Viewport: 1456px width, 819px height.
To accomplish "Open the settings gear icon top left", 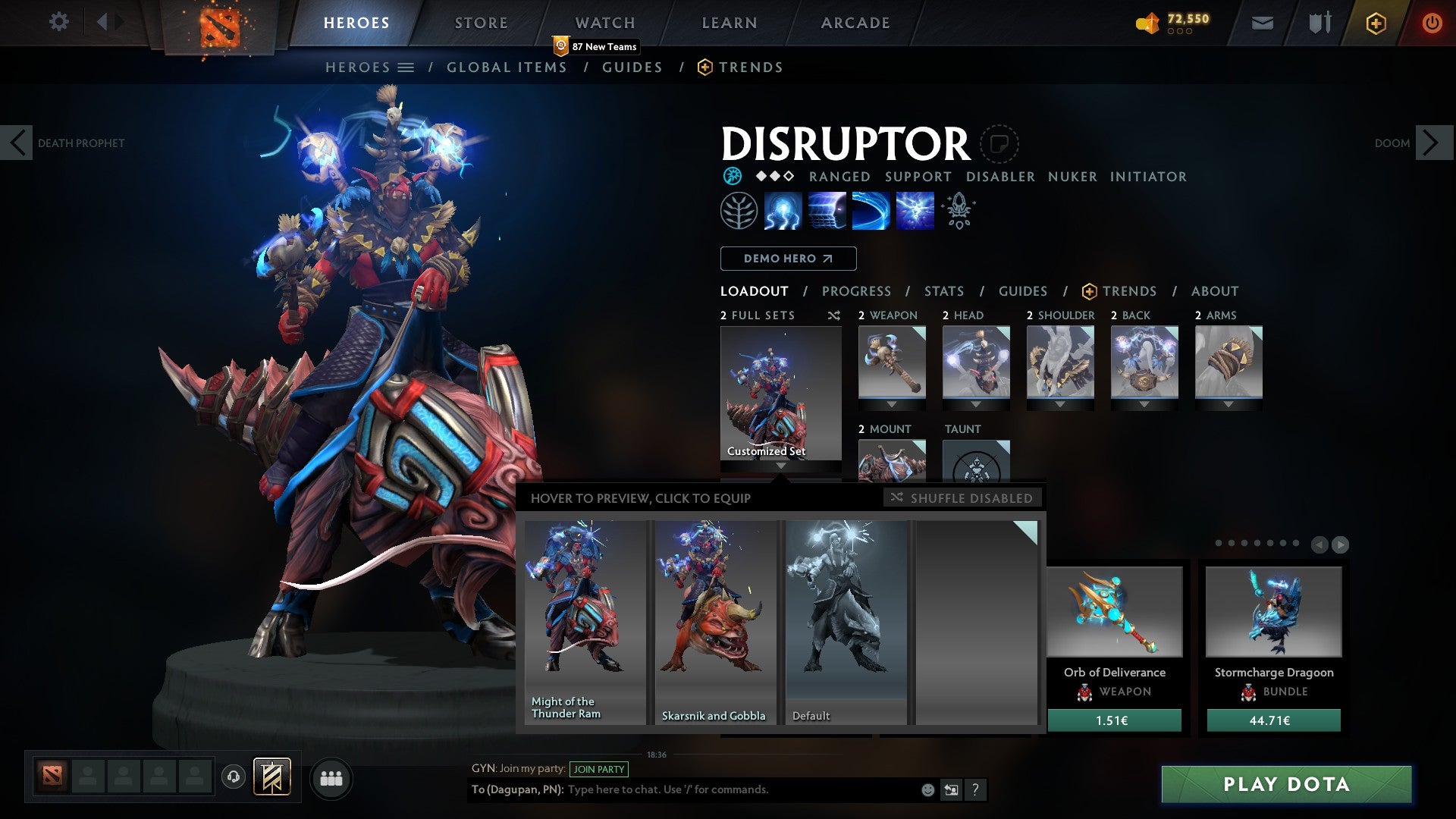I will click(x=59, y=22).
